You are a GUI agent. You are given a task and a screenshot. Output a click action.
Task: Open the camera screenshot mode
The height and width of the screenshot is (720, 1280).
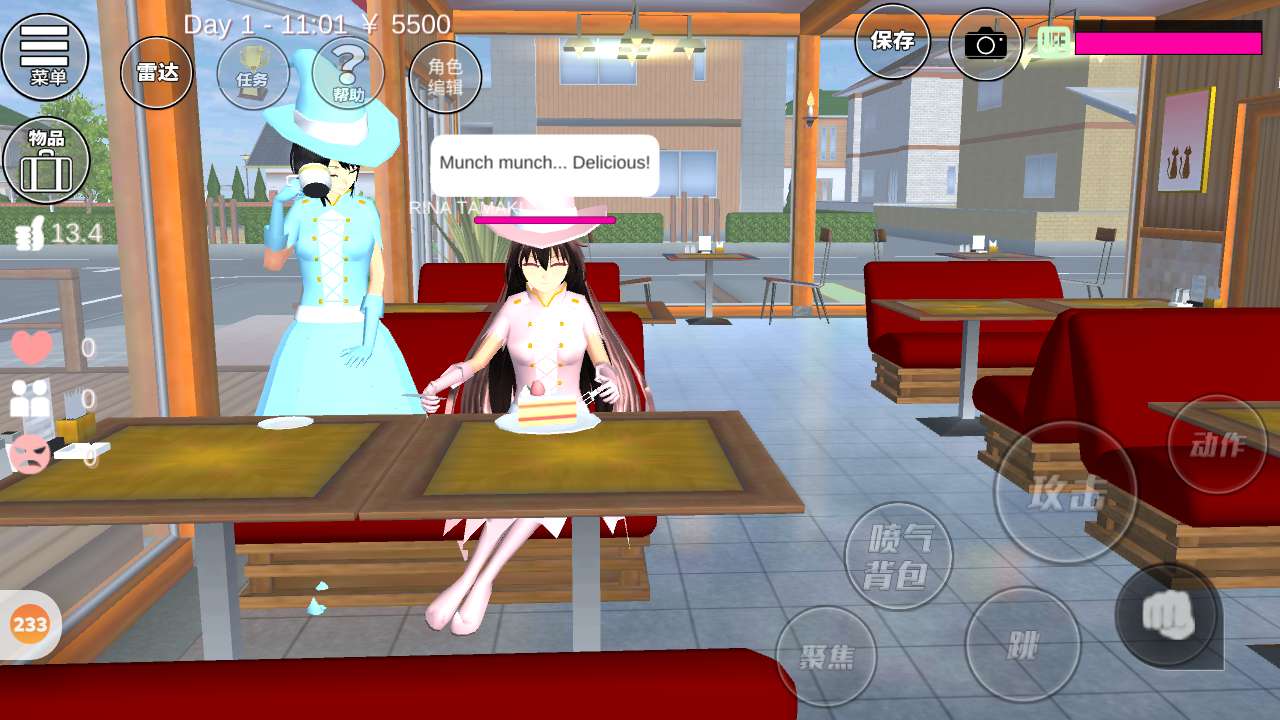tap(985, 44)
